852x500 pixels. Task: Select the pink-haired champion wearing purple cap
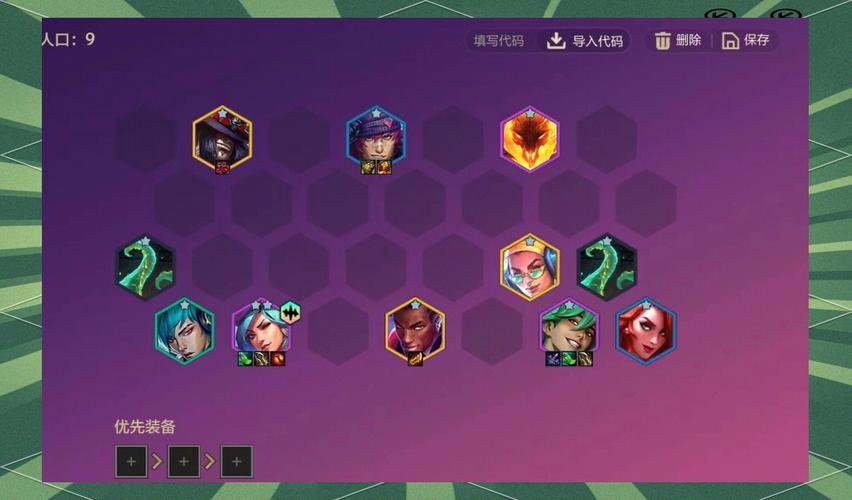(376, 138)
